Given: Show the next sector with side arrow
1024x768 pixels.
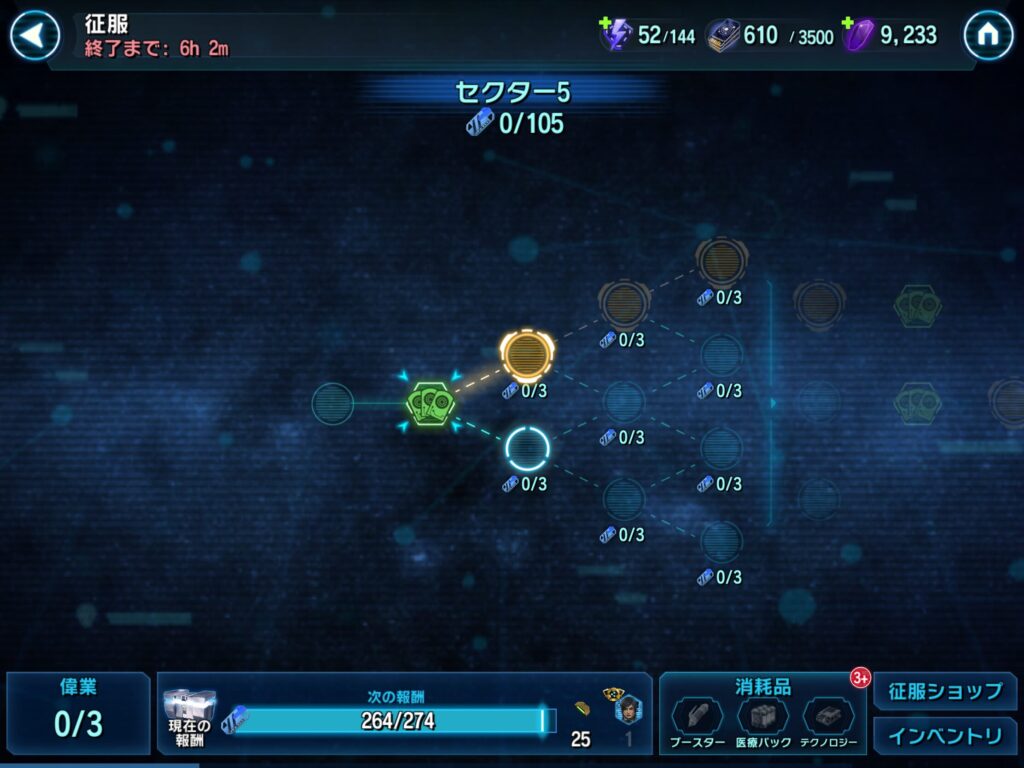Looking at the screenshot, I should 771,403.
